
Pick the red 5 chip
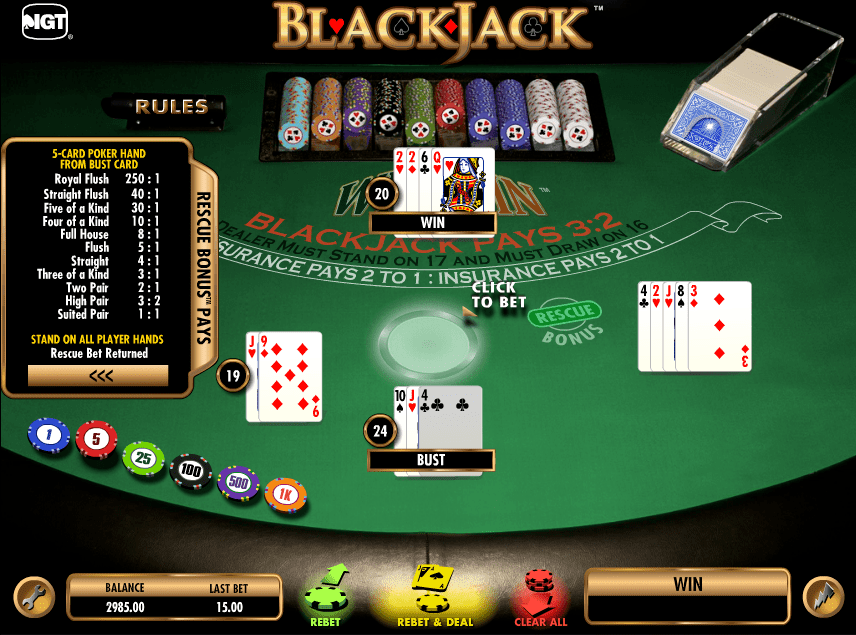(96, 439)
